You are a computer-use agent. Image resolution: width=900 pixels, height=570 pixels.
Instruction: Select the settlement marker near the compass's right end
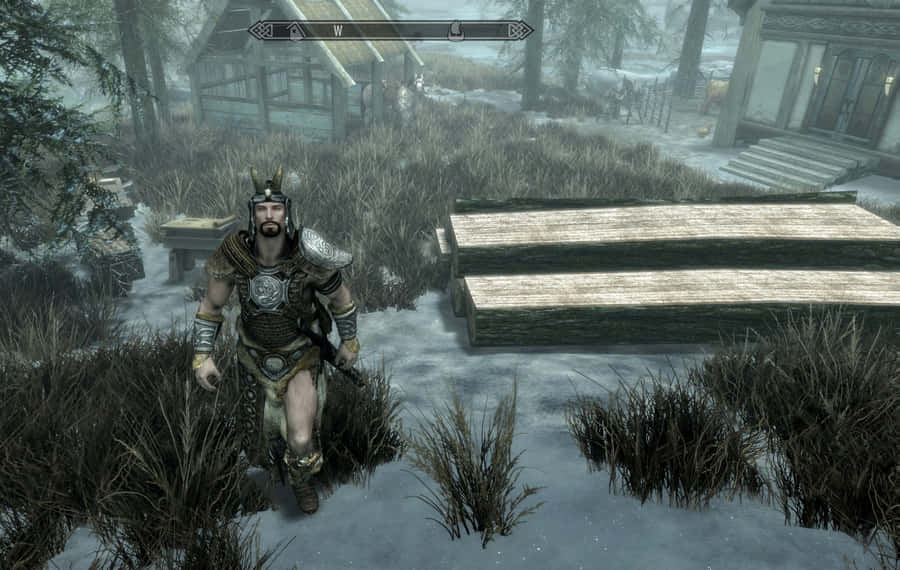click(x=455, y=30)
